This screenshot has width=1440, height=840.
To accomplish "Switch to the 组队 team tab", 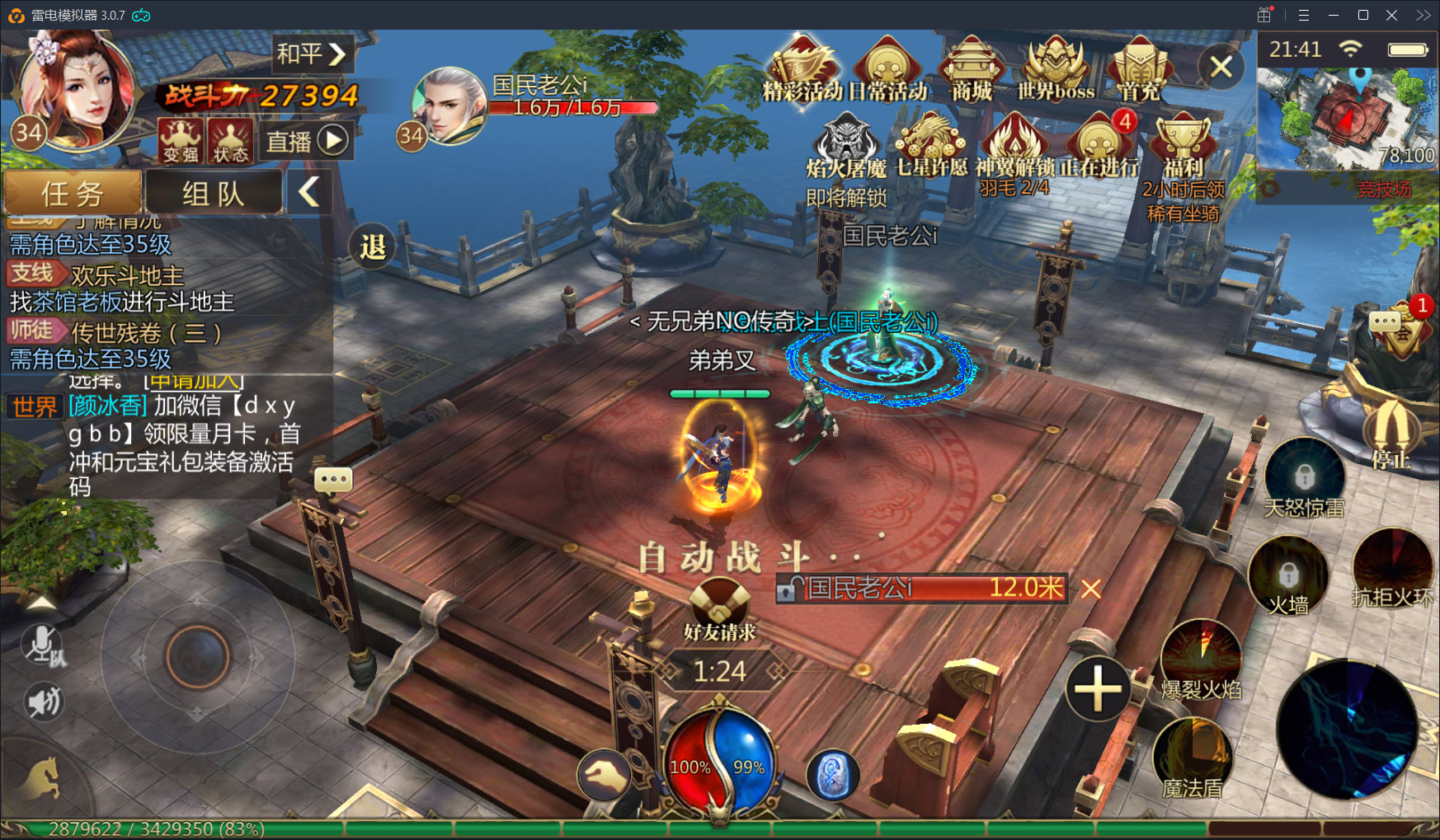I will 214,193.
